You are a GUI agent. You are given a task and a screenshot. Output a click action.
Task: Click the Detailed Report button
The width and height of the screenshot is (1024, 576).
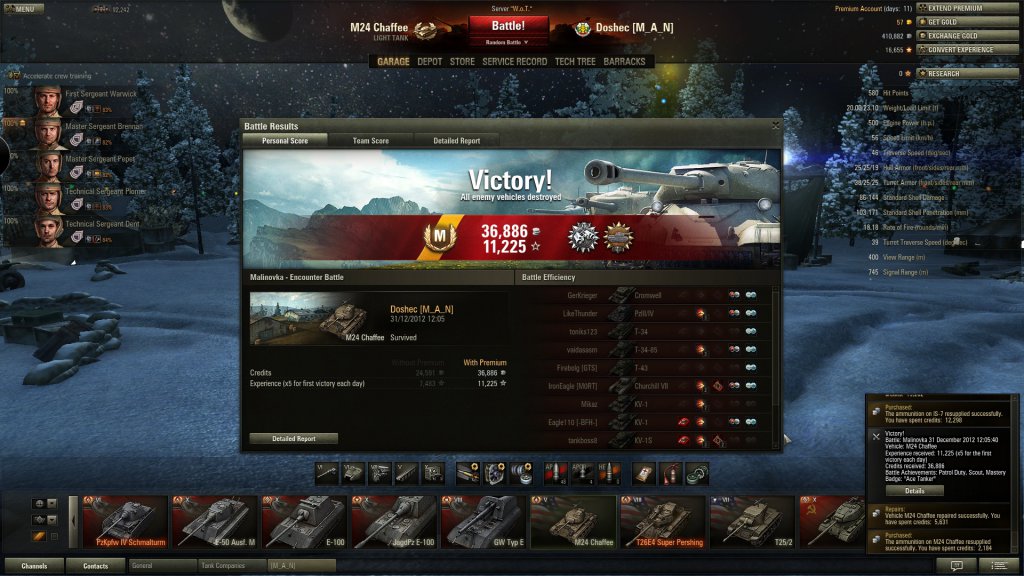coord(293,439)
